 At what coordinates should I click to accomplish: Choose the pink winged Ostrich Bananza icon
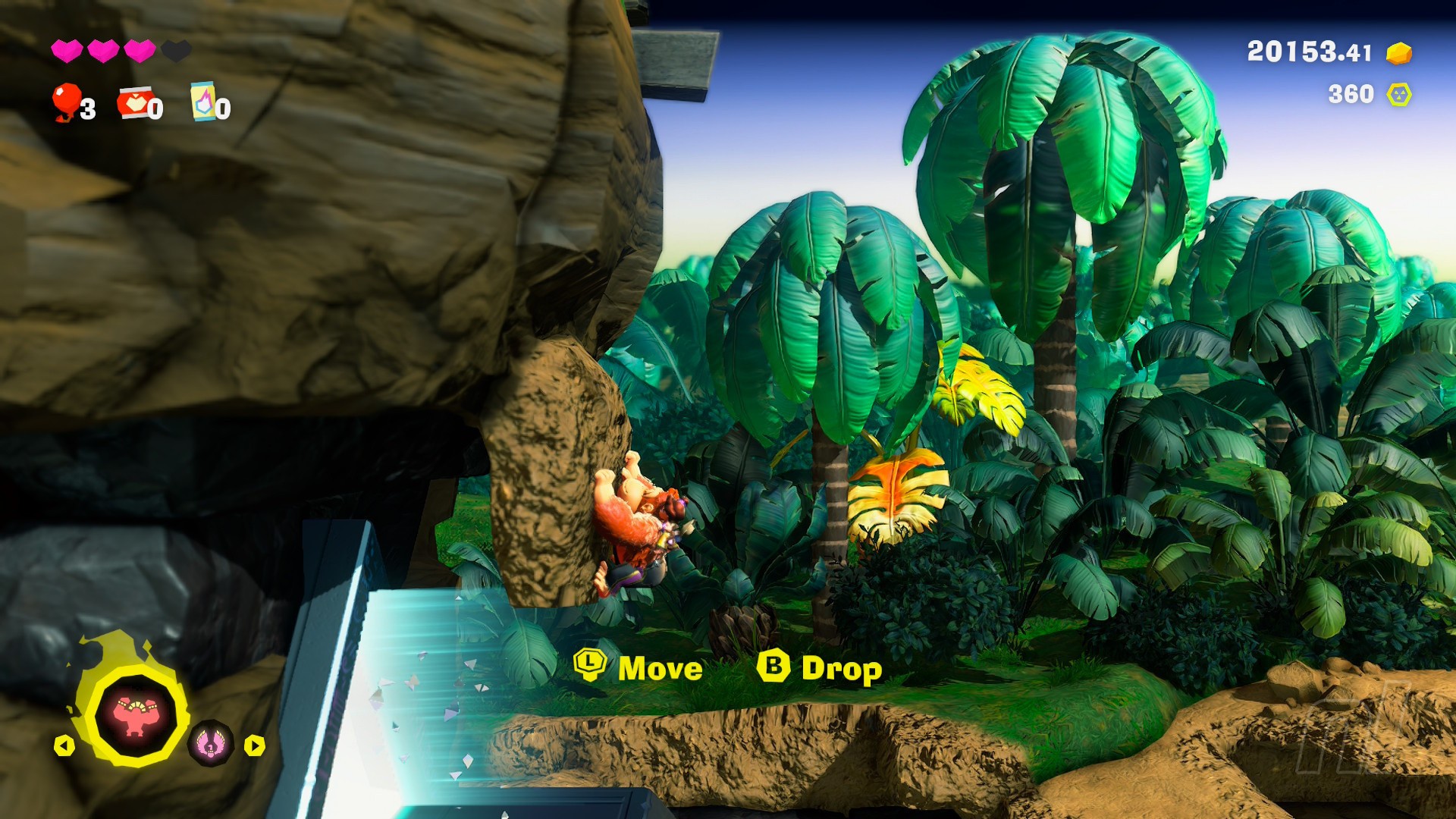(211, 743)
